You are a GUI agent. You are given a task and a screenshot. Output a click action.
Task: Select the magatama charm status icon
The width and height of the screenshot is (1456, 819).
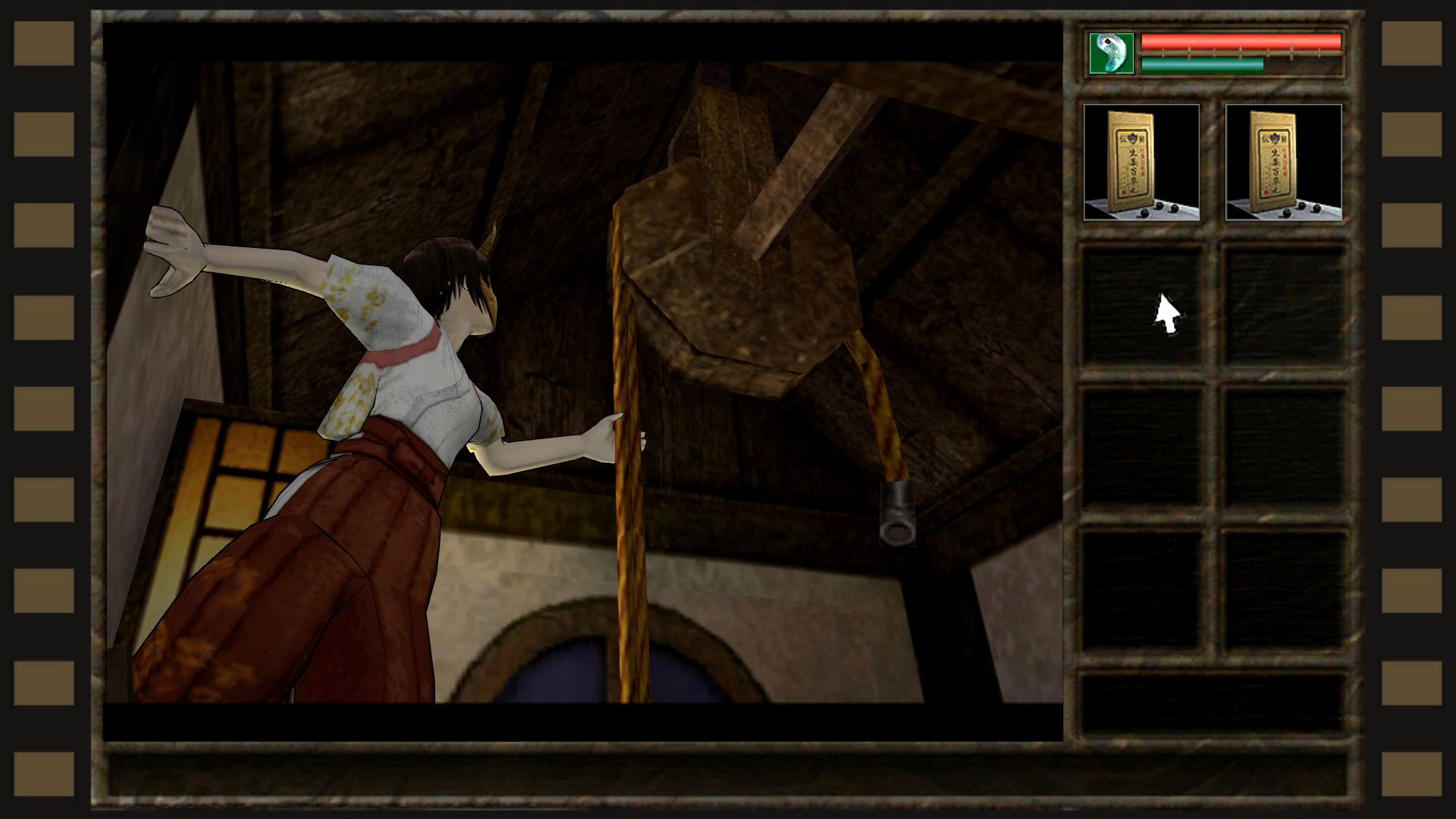(x=1110, y=55)
